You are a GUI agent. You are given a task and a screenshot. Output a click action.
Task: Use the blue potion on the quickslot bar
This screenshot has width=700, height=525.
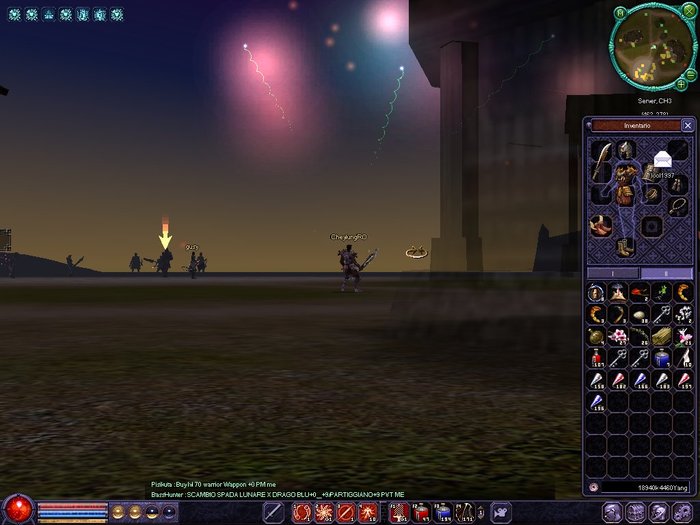[443, 512]
